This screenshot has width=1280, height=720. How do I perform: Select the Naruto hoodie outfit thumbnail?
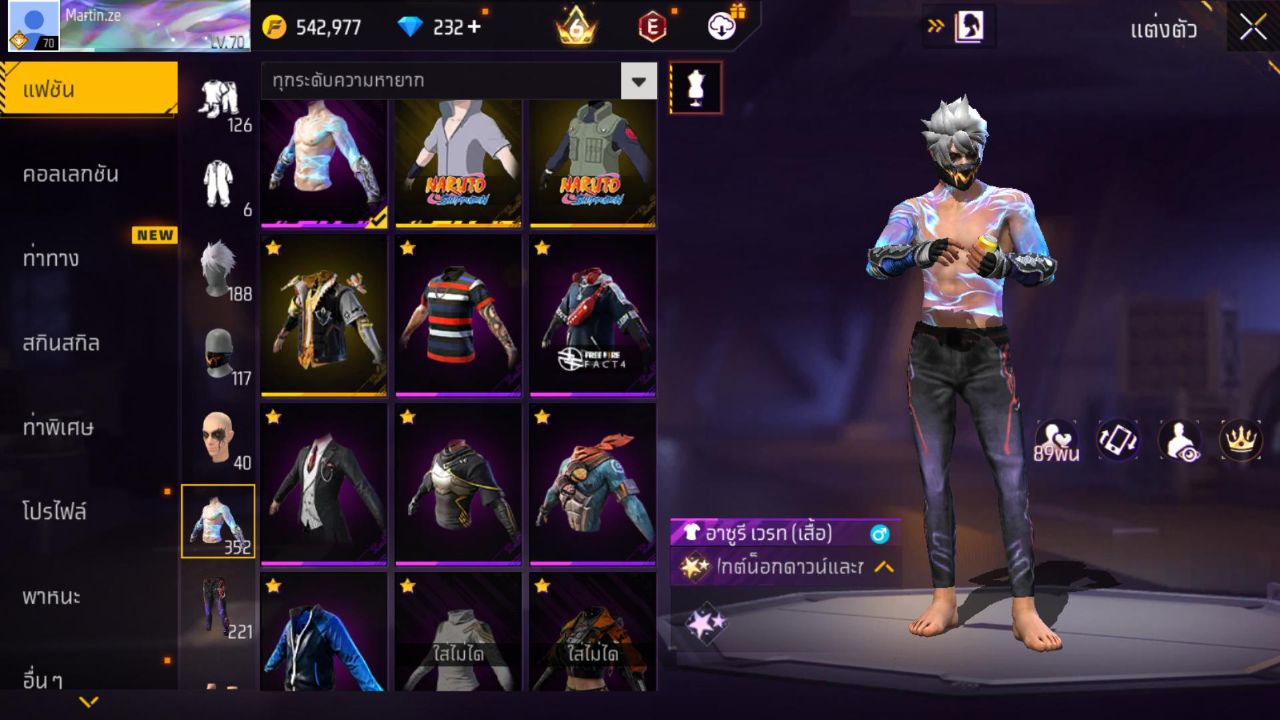pos(457,165)
